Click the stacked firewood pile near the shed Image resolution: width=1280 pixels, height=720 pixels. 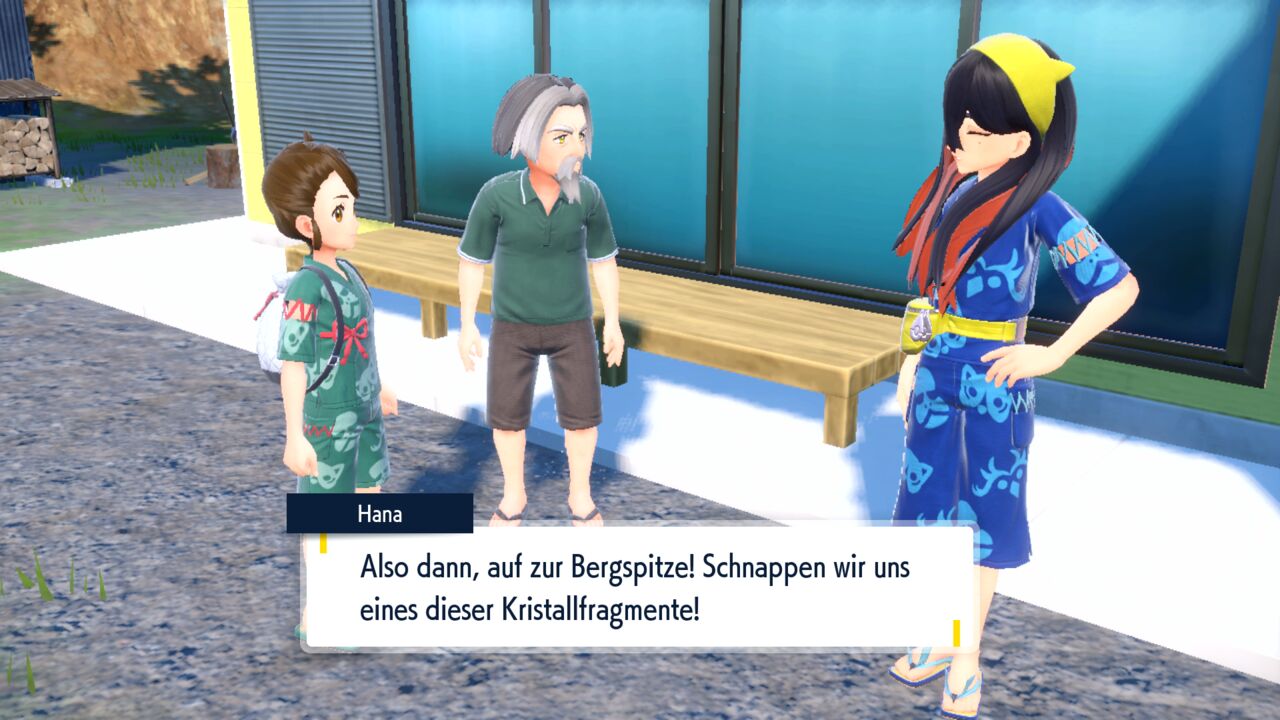(x=22, y=145)
